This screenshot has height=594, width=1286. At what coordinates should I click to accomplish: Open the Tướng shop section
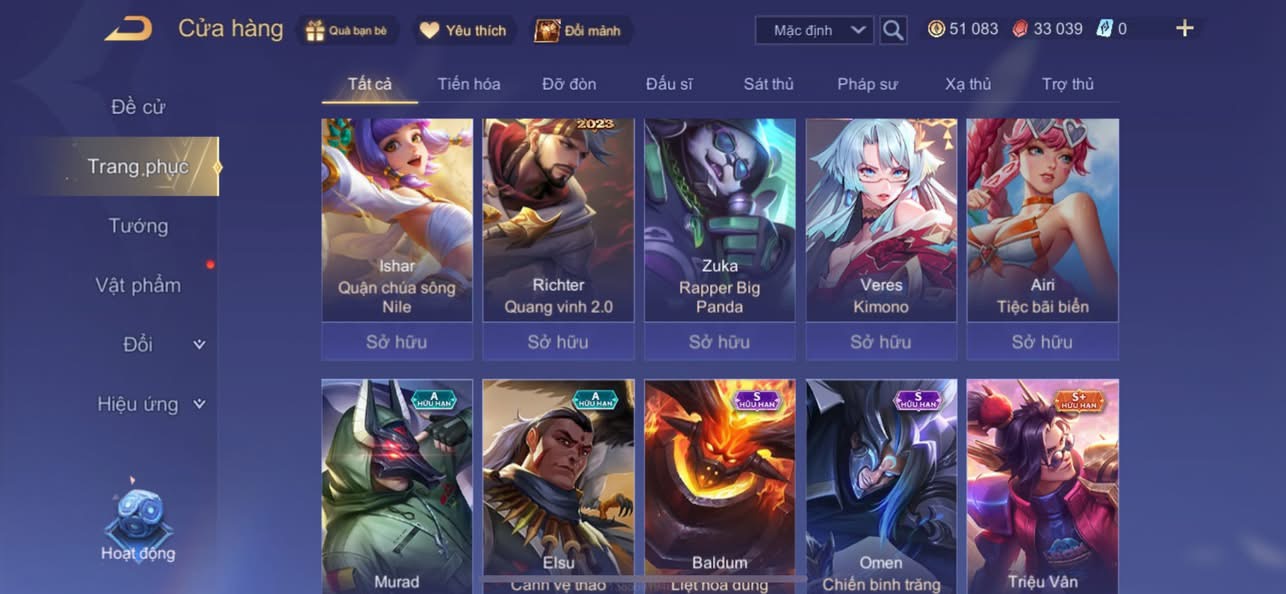(x=138, y=226)
